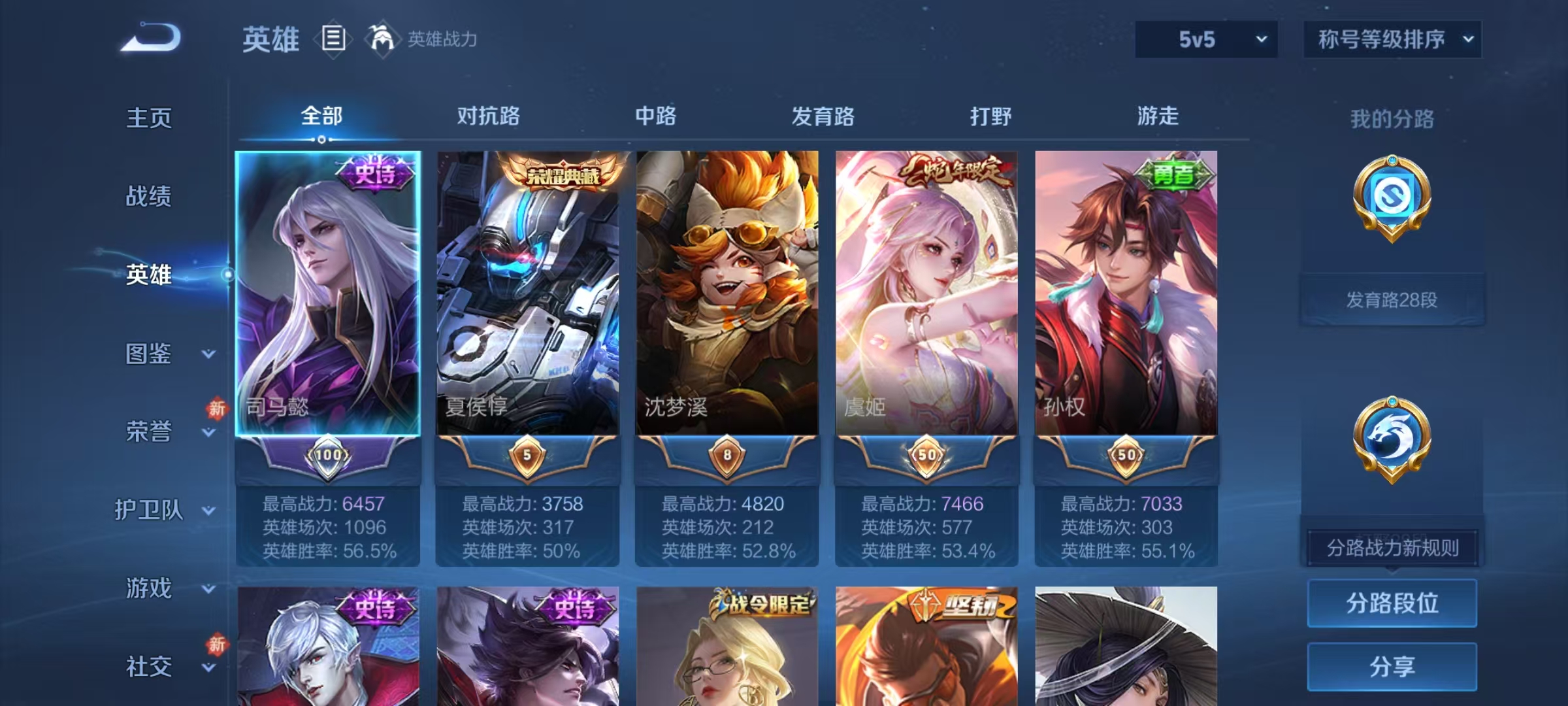Click the 分享 button
Screen dimensions: 1568x706
(1392, 667)
